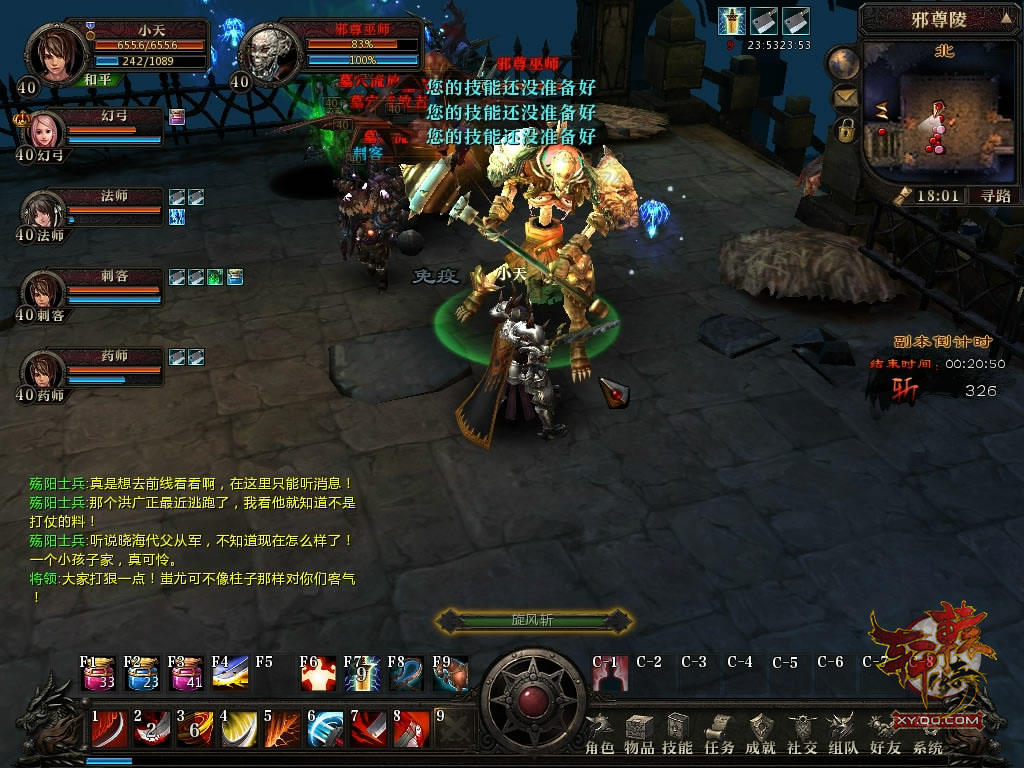The image size is (1024, 768).
Task: Open the 技能 skills menu
Action: click(x=678, y=733)
